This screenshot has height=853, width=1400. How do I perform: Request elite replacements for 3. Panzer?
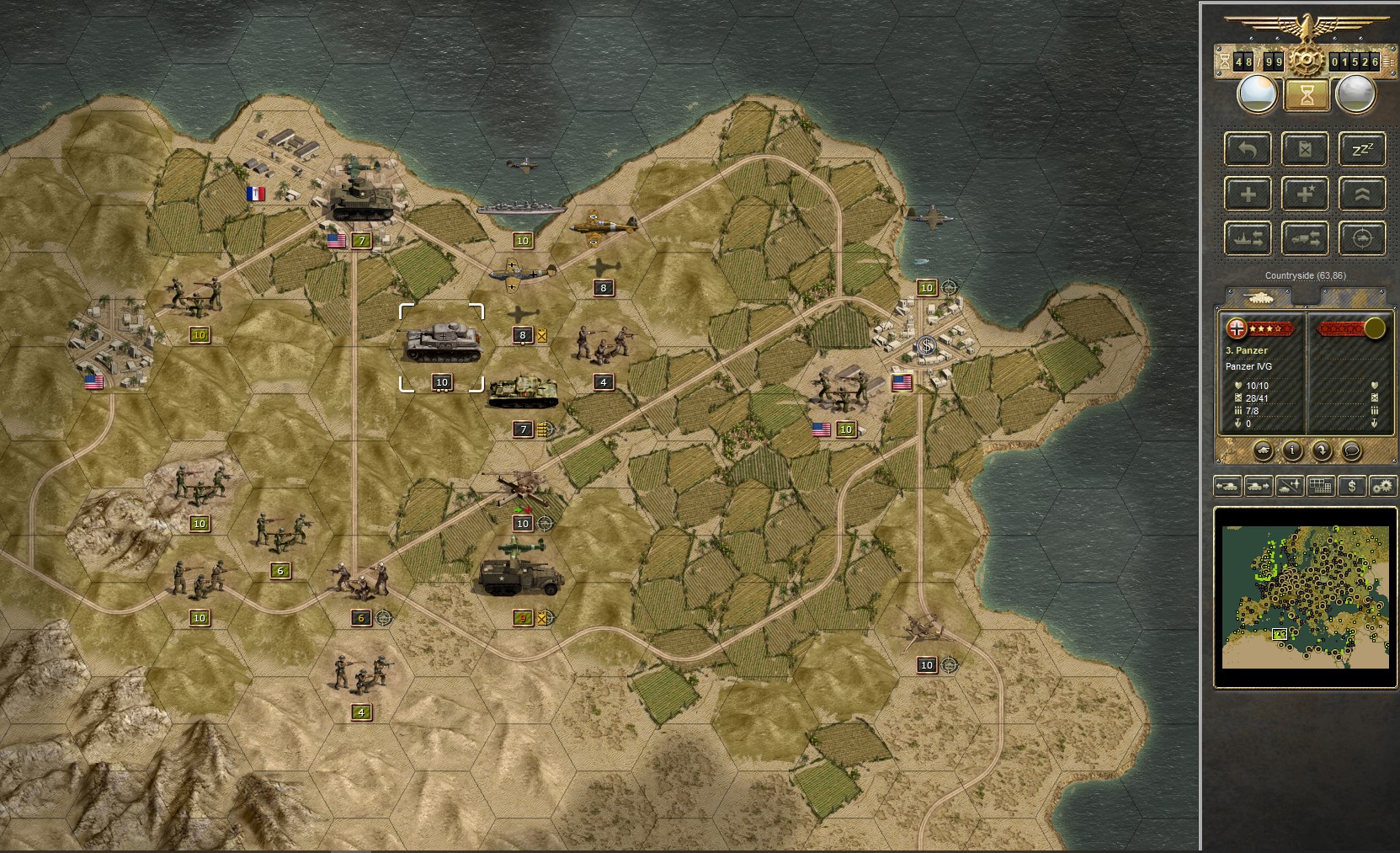tap(1306, 194)
